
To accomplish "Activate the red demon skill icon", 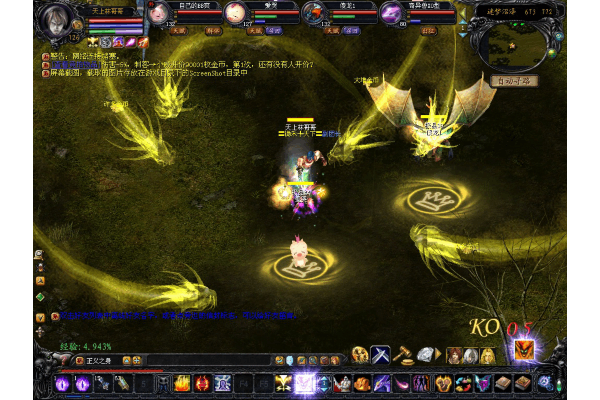I will [203, 382].
